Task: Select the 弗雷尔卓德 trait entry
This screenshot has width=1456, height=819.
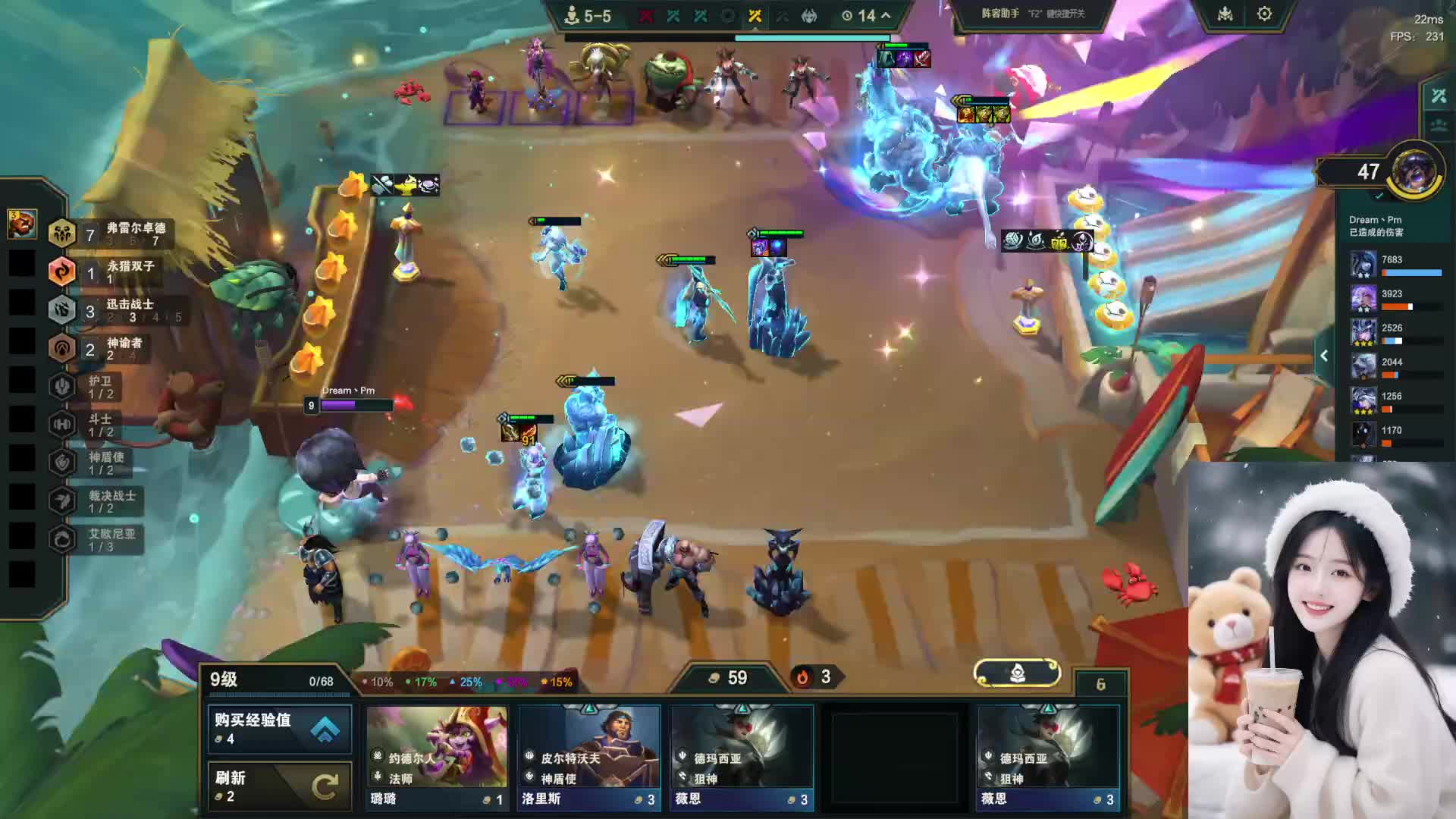Action: coord(110,234)
